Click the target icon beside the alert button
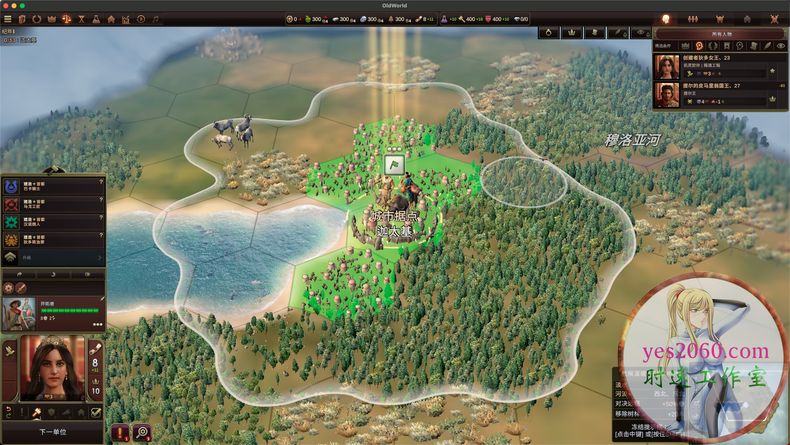790x445 pixels. 142,432
